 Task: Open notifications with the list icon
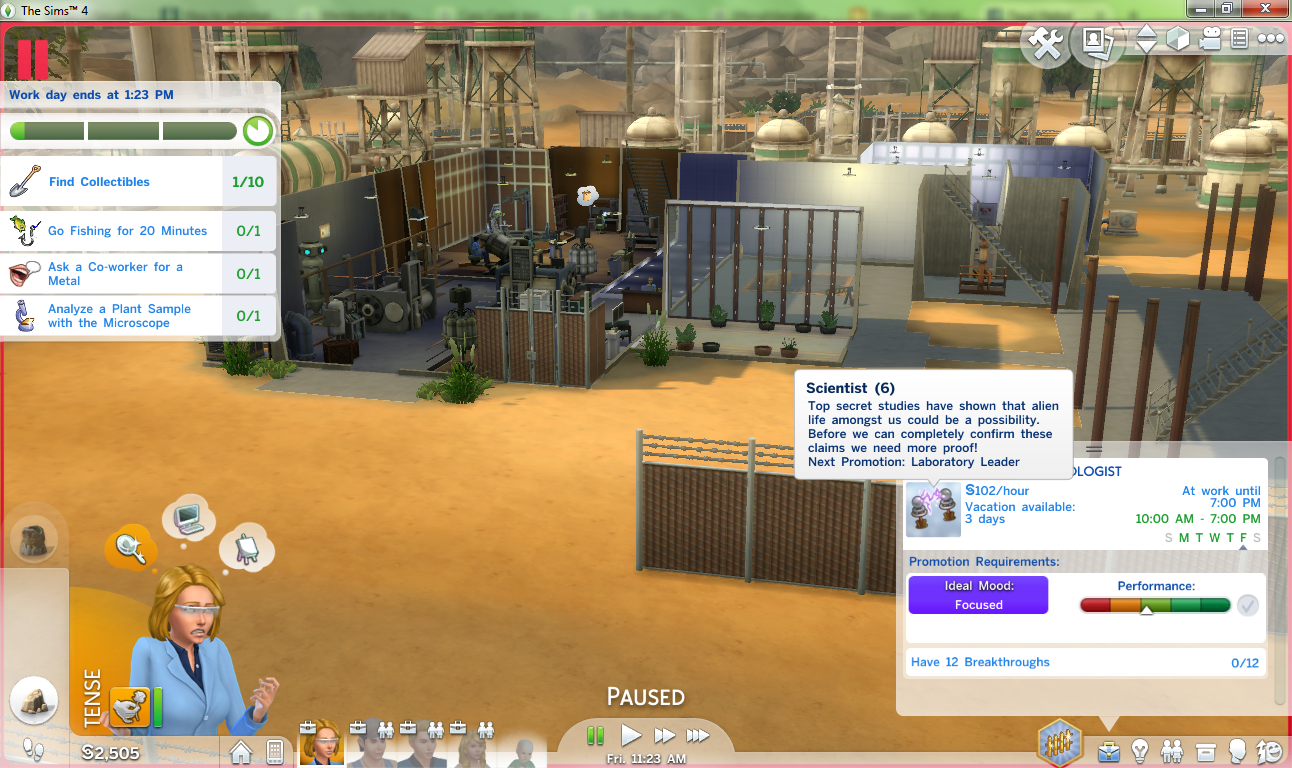tap(1241, 40)
